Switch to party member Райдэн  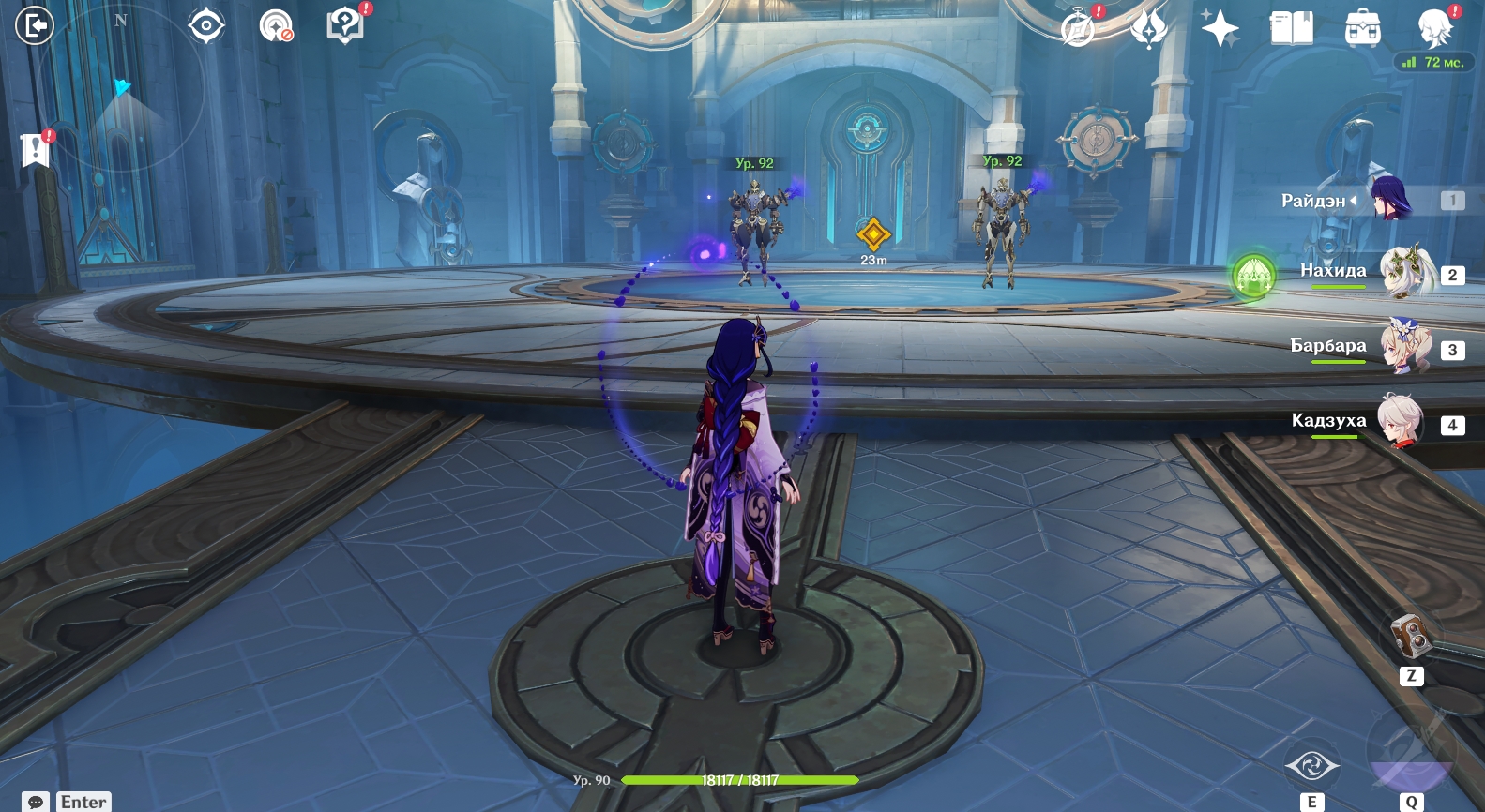[x=1388, y=200]
